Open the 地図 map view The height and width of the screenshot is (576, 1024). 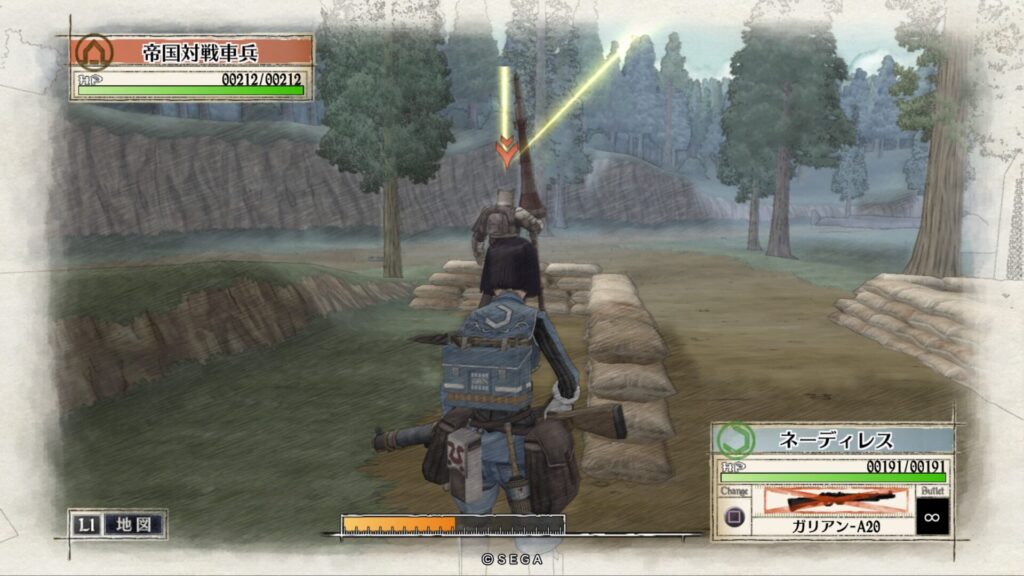point(133,524)
